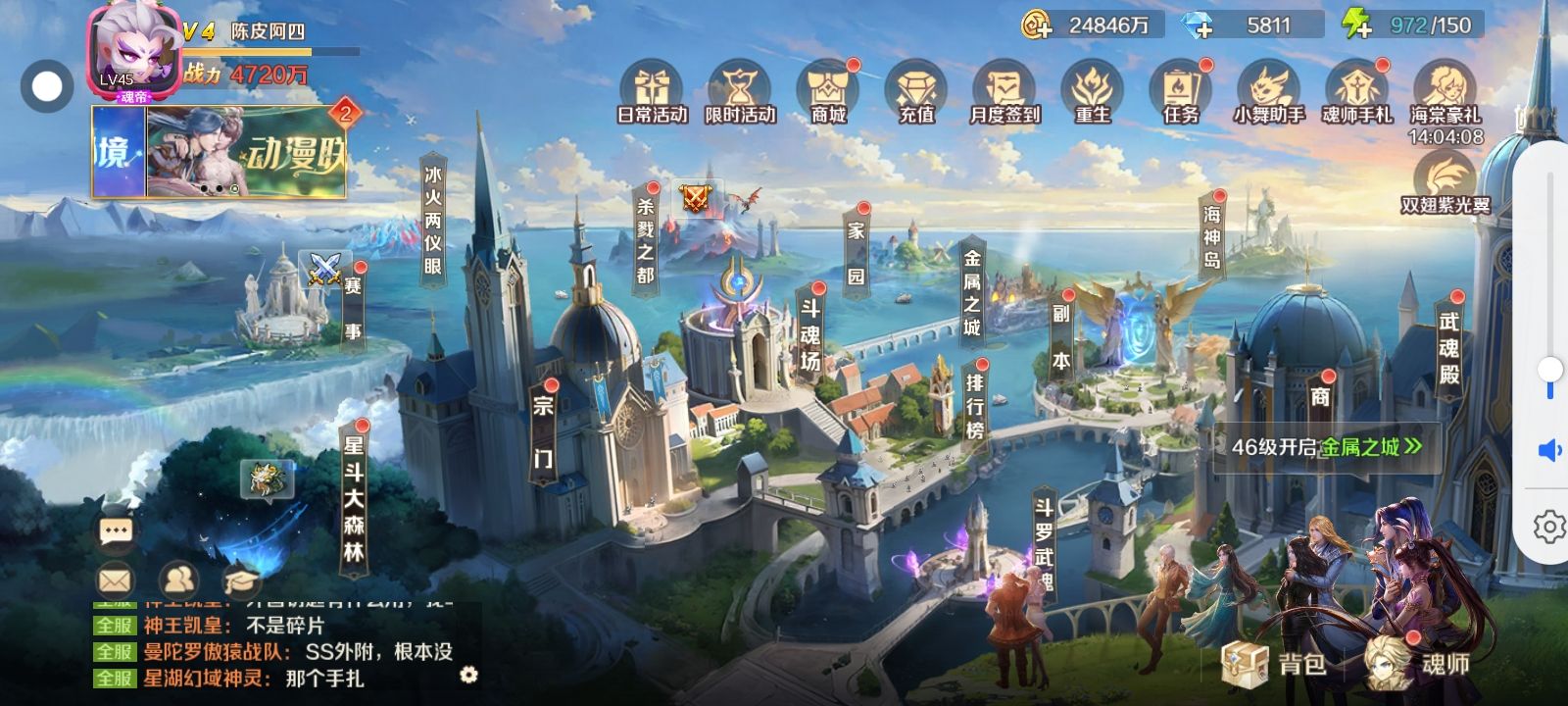This screenshot has height=706, width=1568.
Task: Open the 充值 recharge screen
Action: 916,93
